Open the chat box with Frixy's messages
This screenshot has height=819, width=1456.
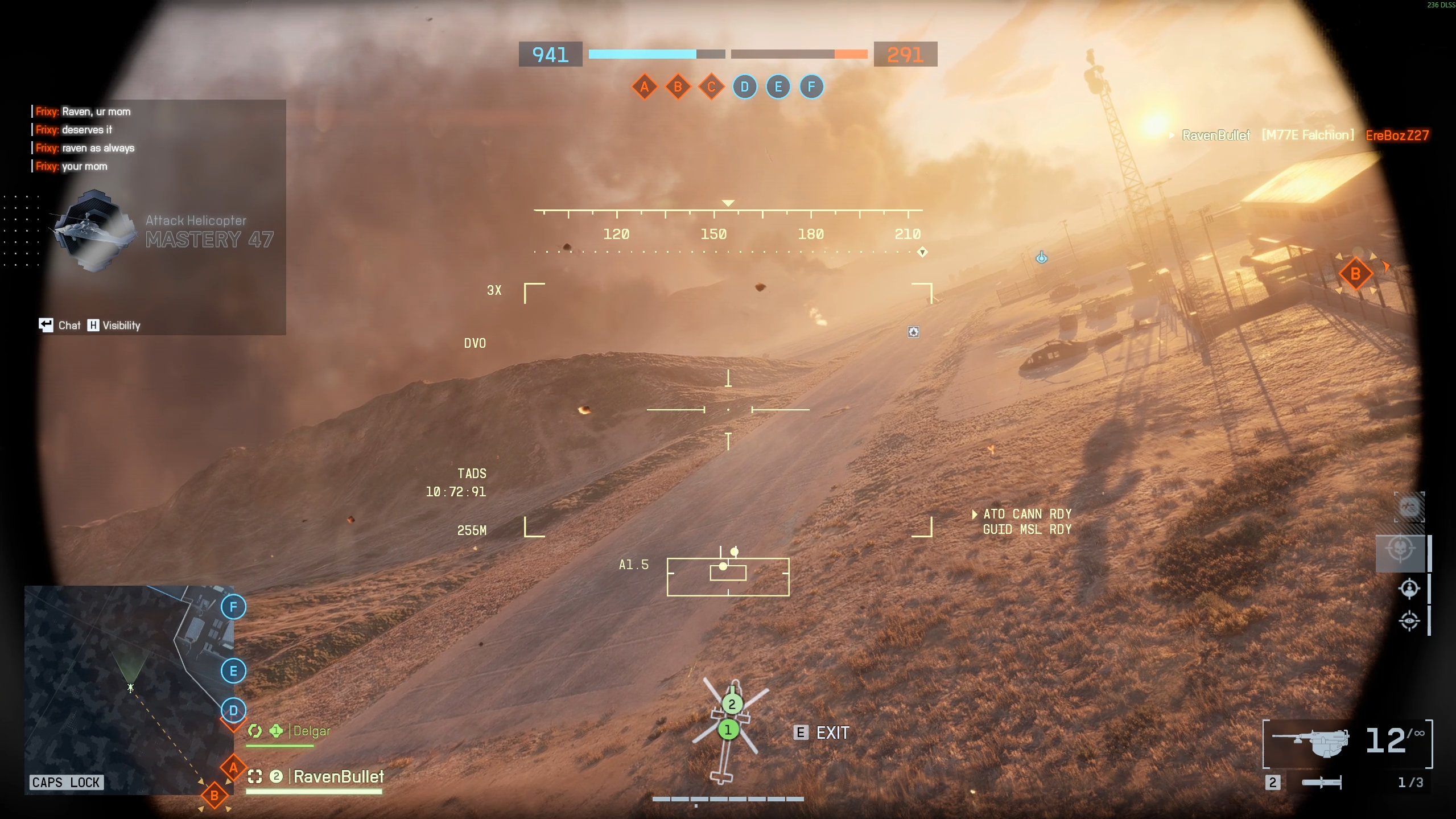pyautogui.click(x=159, y=139)
